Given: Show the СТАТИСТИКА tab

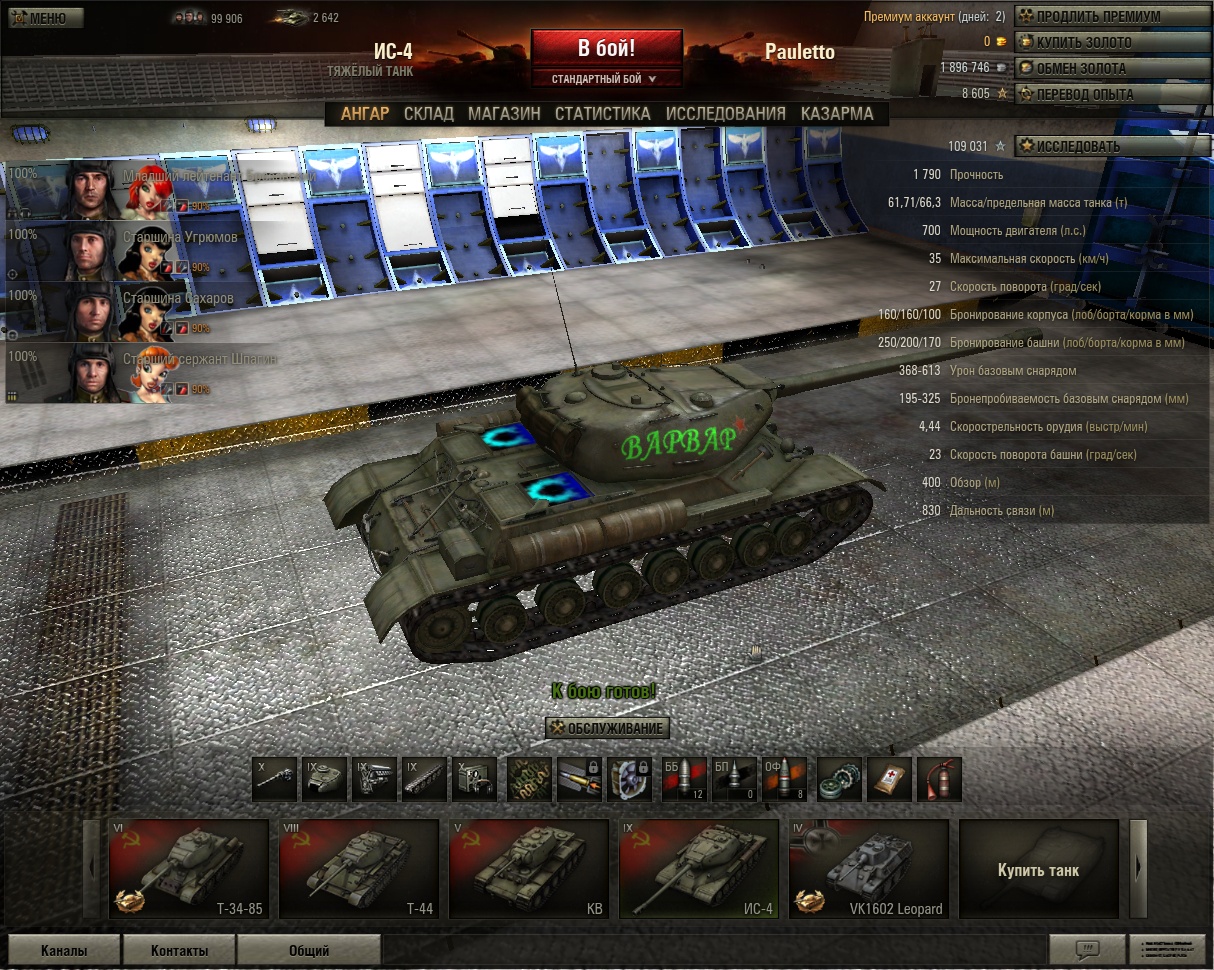Looking at the screenshot, I should [x=602, y=114].
